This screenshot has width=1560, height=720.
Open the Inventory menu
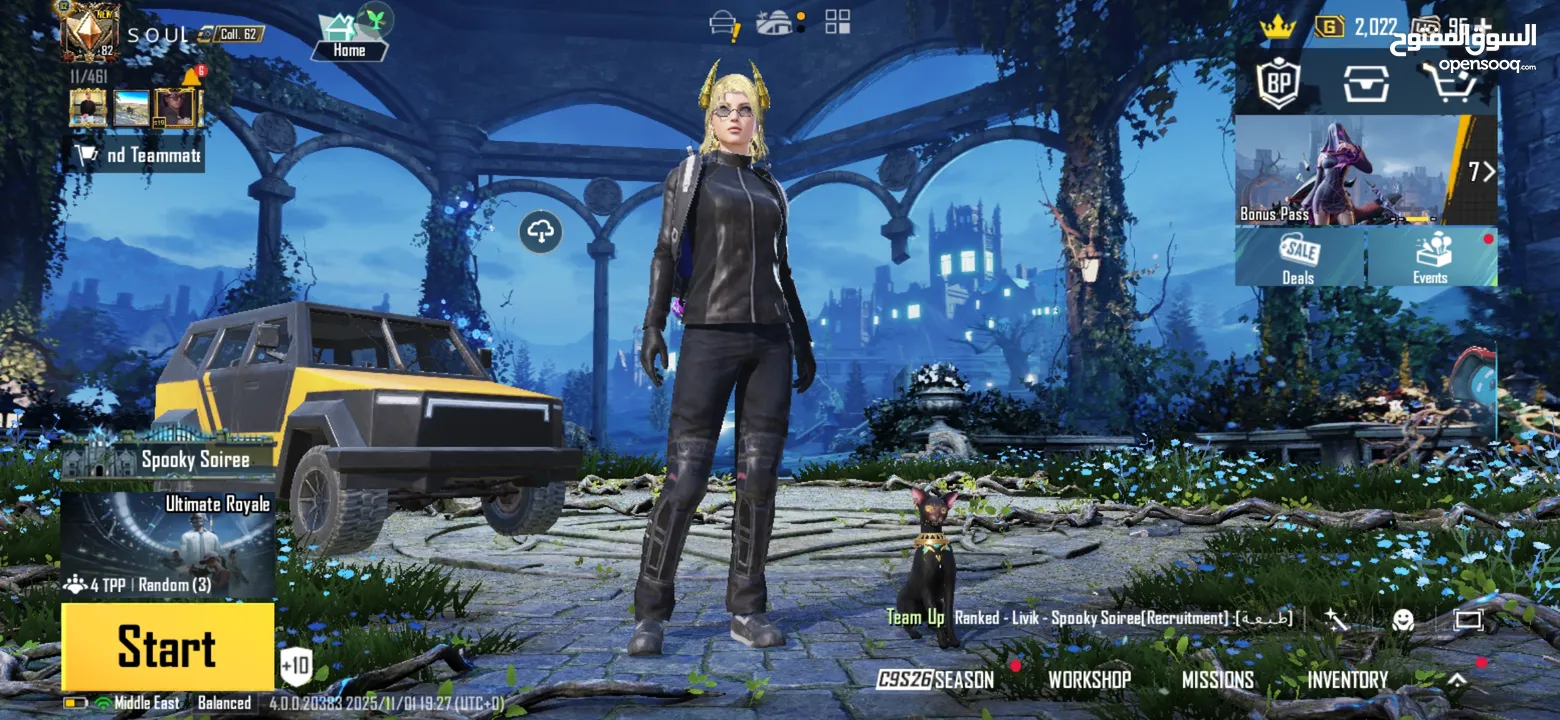[1347, 680]
